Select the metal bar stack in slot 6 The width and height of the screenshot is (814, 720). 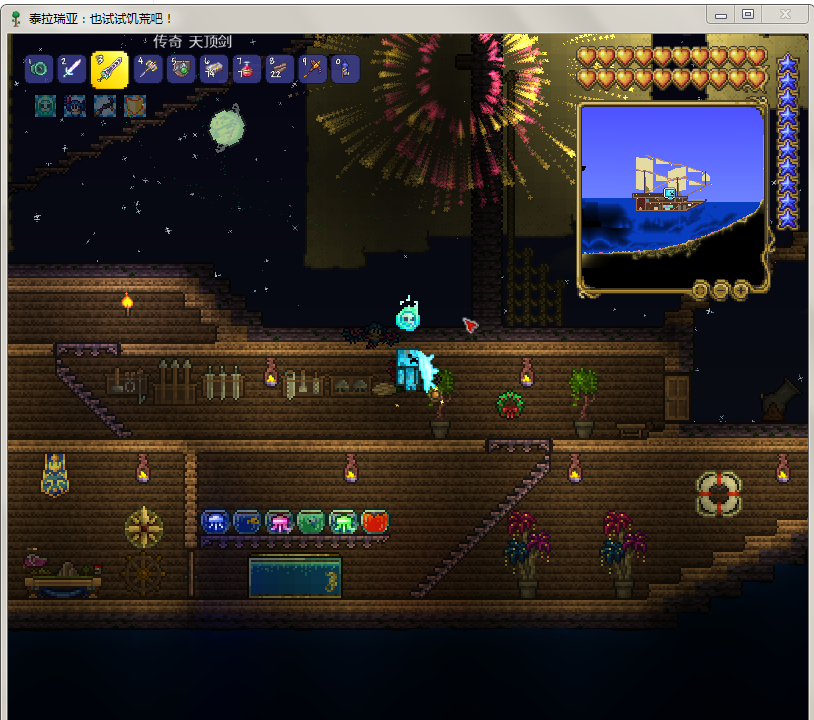point(214,69)
